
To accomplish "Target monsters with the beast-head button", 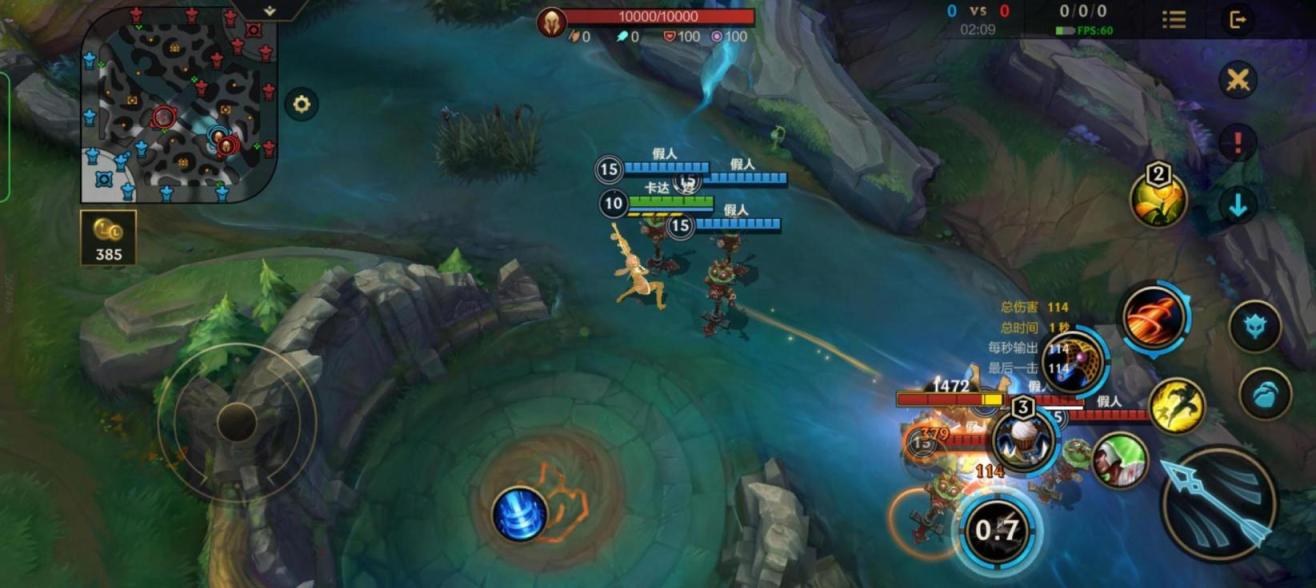I will point(1255,327).
